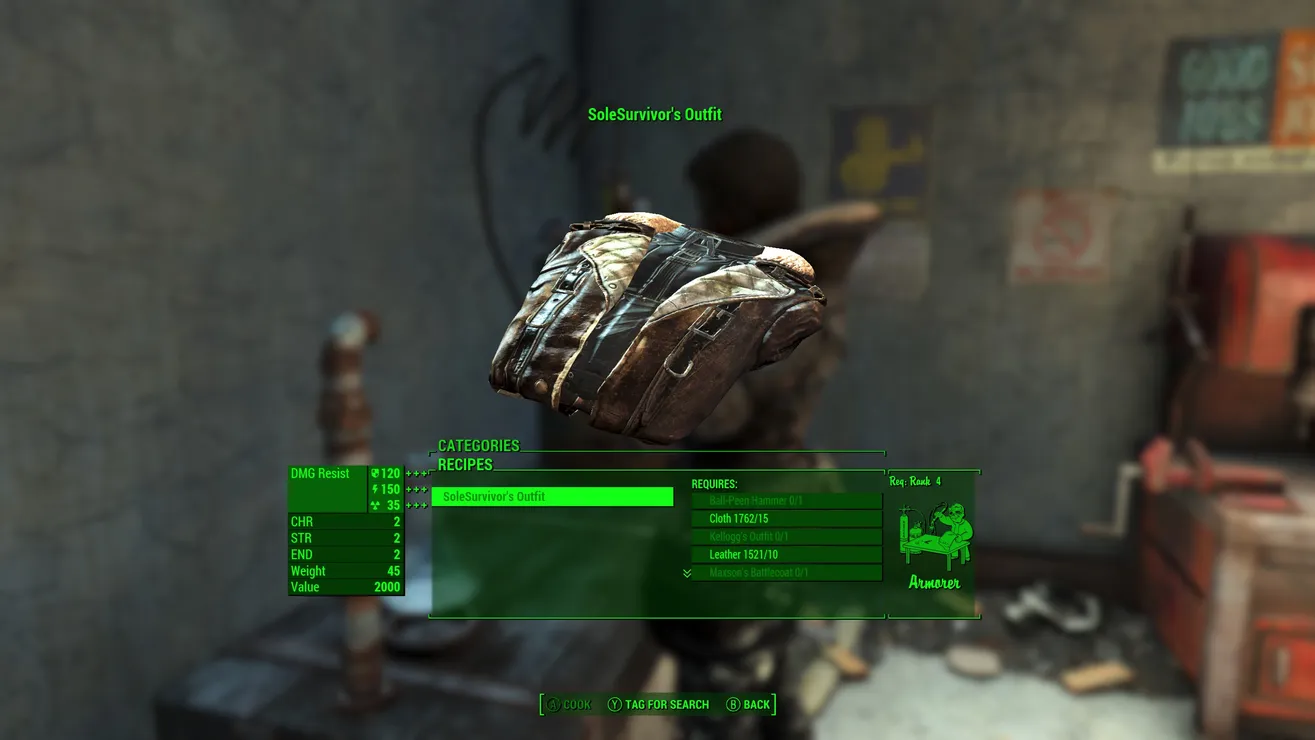Select the energy resistance lightning bolt icon

click(374, 489)
